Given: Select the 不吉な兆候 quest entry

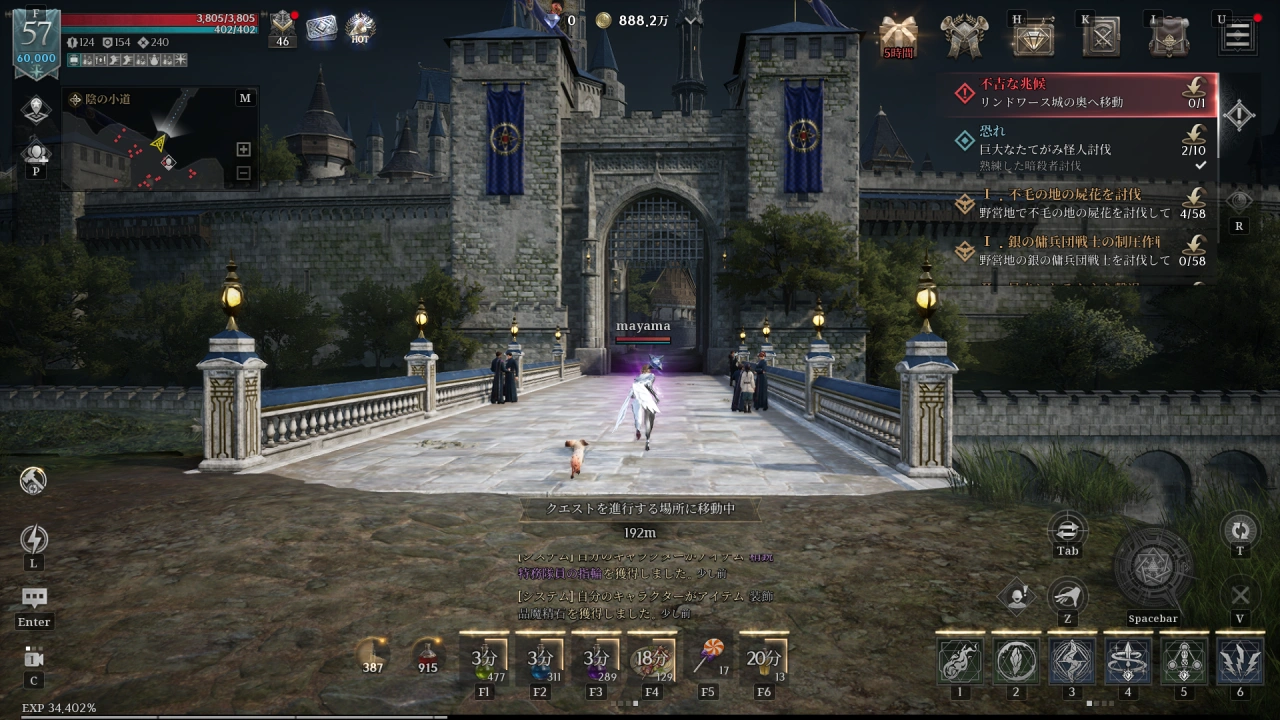Looking at the screenshot, I should click(1080, 93).
